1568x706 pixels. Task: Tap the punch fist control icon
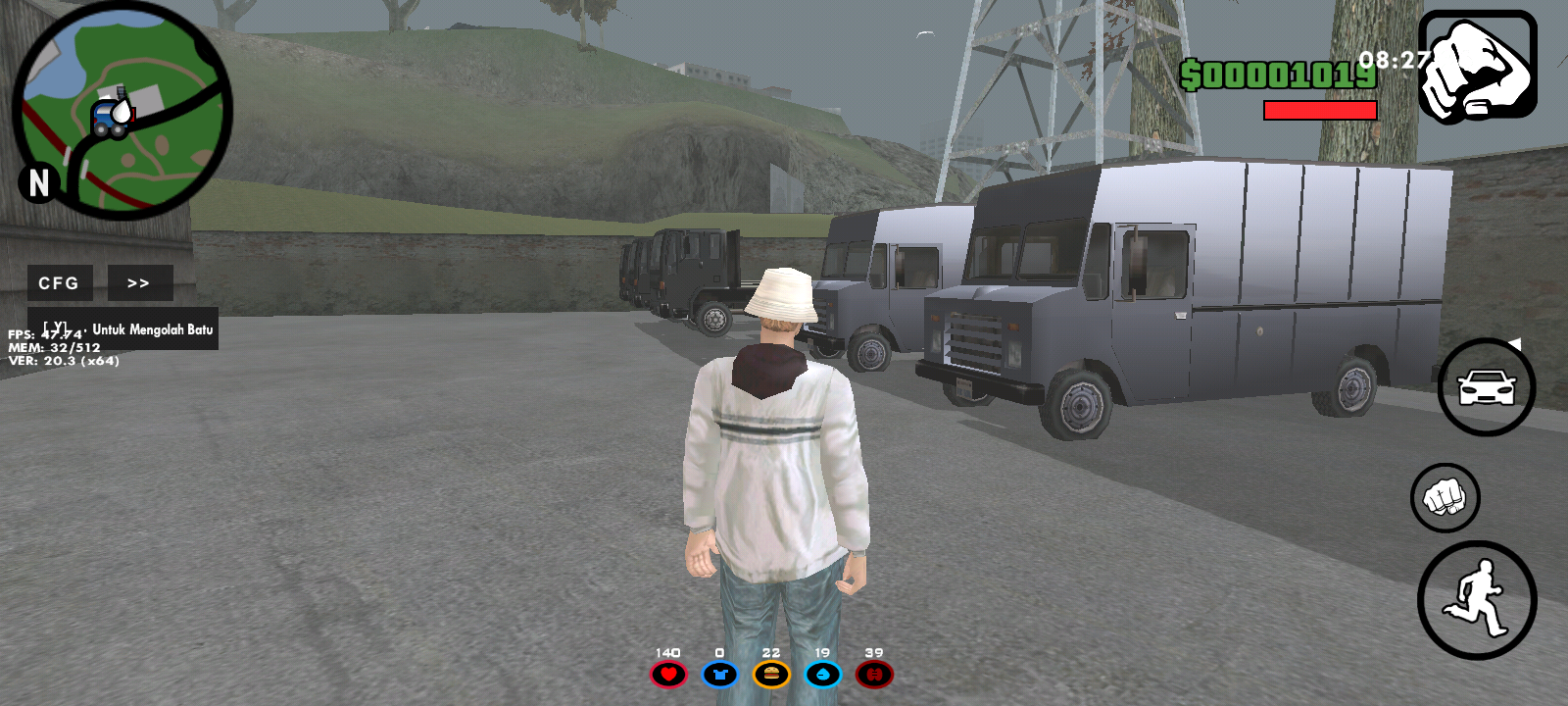1447,498
